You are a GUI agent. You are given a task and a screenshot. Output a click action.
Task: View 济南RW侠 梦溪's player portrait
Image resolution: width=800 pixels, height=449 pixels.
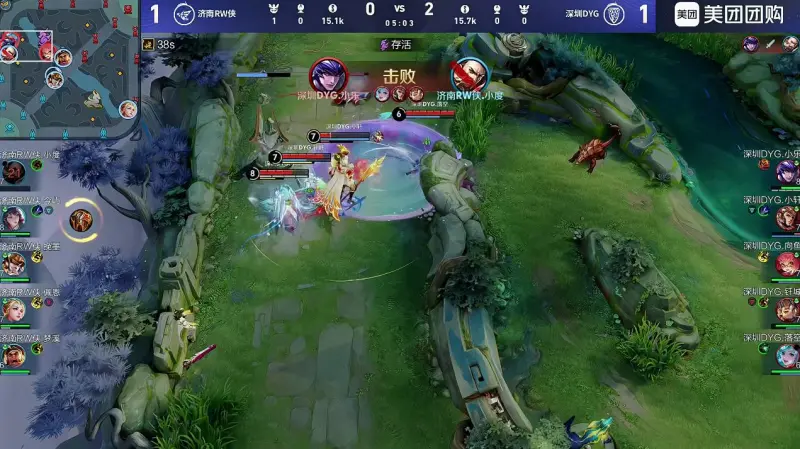coord(13,356)
